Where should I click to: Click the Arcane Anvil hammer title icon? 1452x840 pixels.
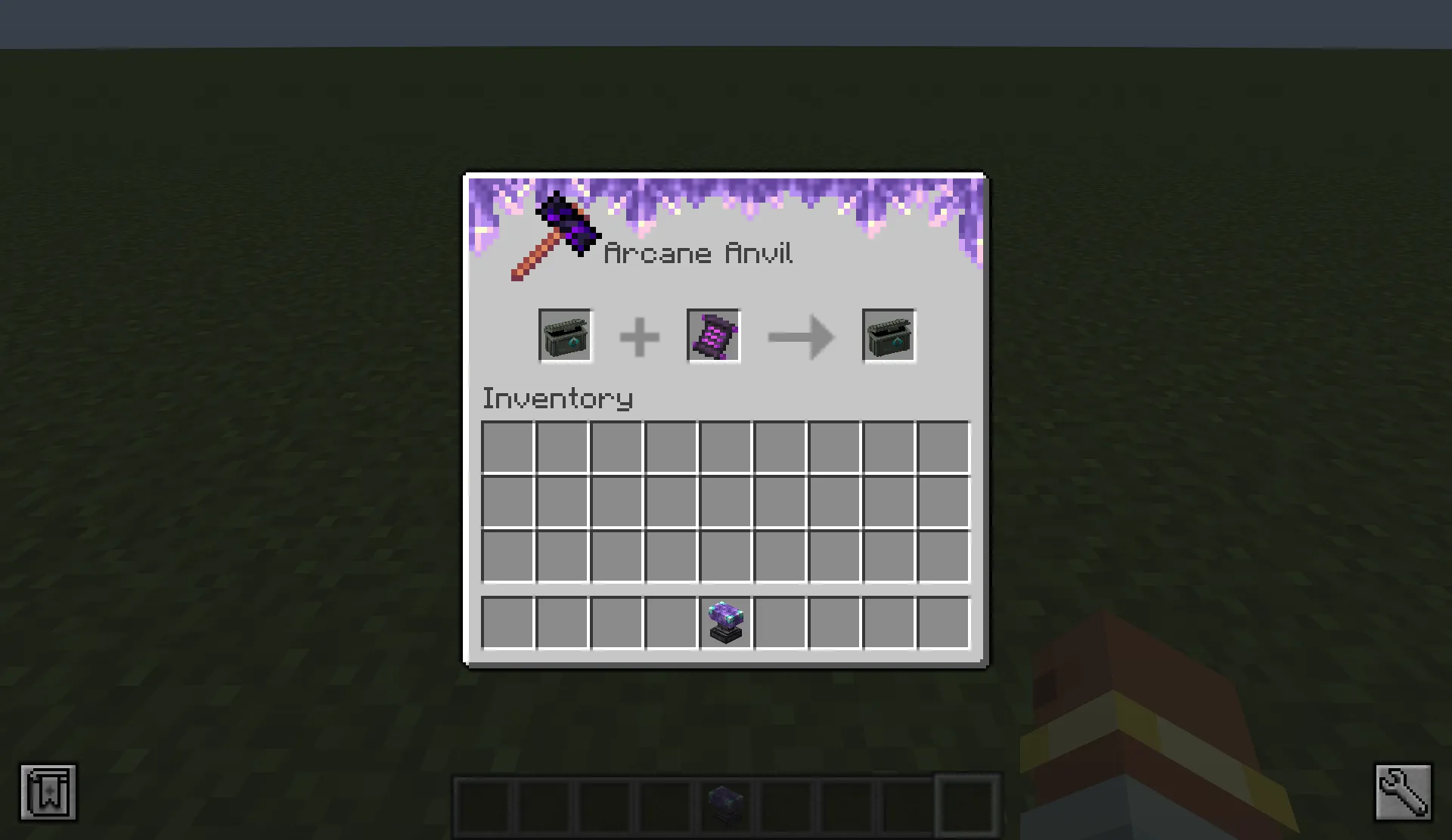pos(557,236)
